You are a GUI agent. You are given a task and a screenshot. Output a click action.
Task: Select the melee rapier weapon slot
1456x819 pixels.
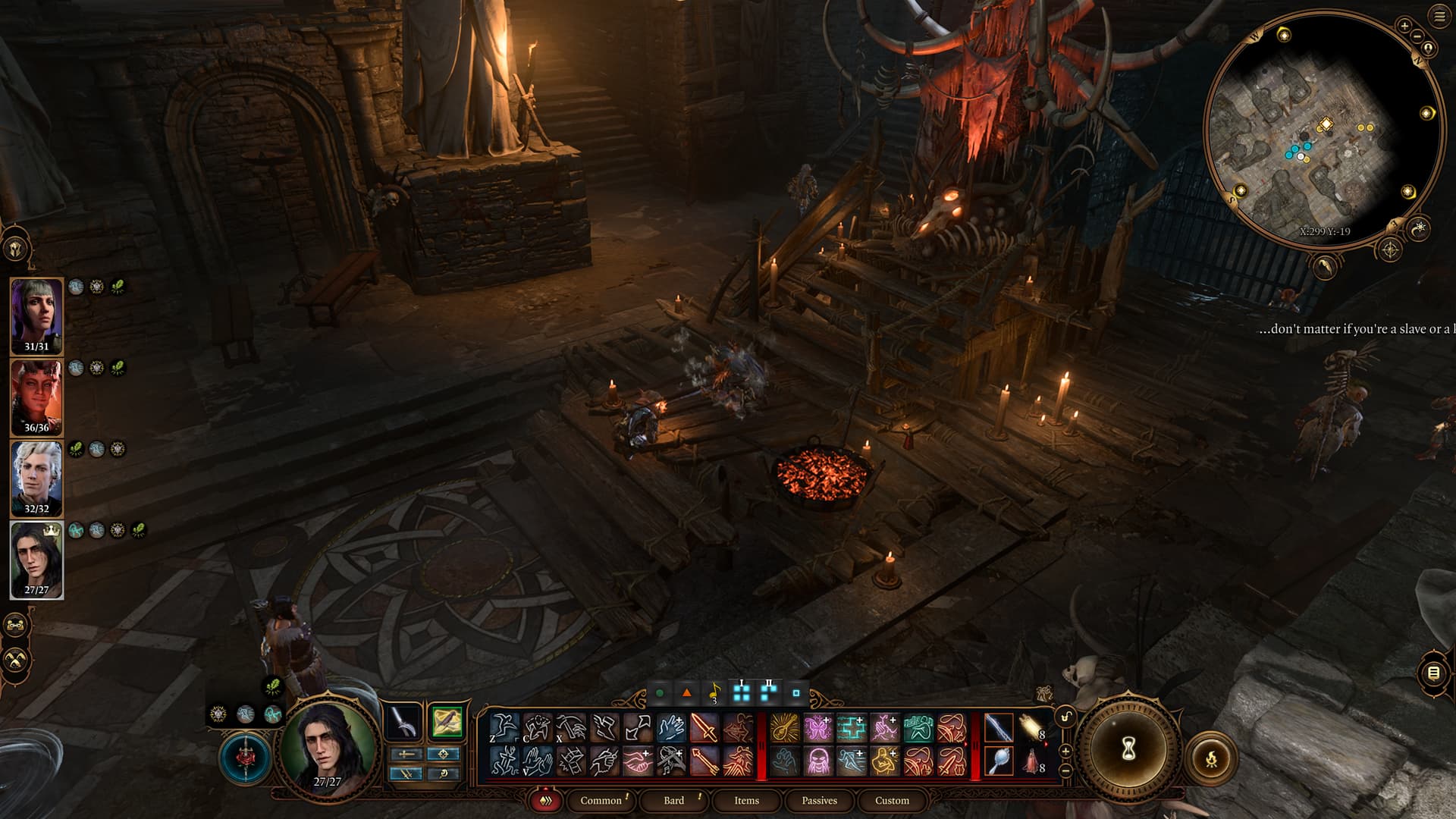(403, 723)
